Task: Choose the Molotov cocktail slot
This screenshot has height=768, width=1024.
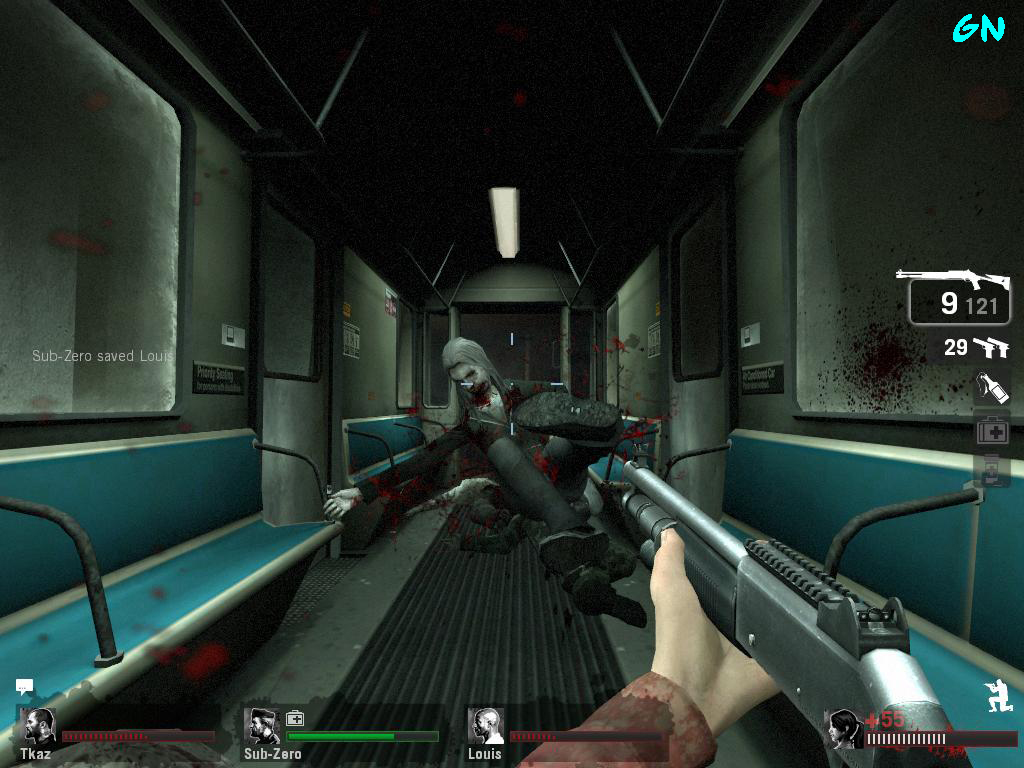Action: [x=992, y=388]
